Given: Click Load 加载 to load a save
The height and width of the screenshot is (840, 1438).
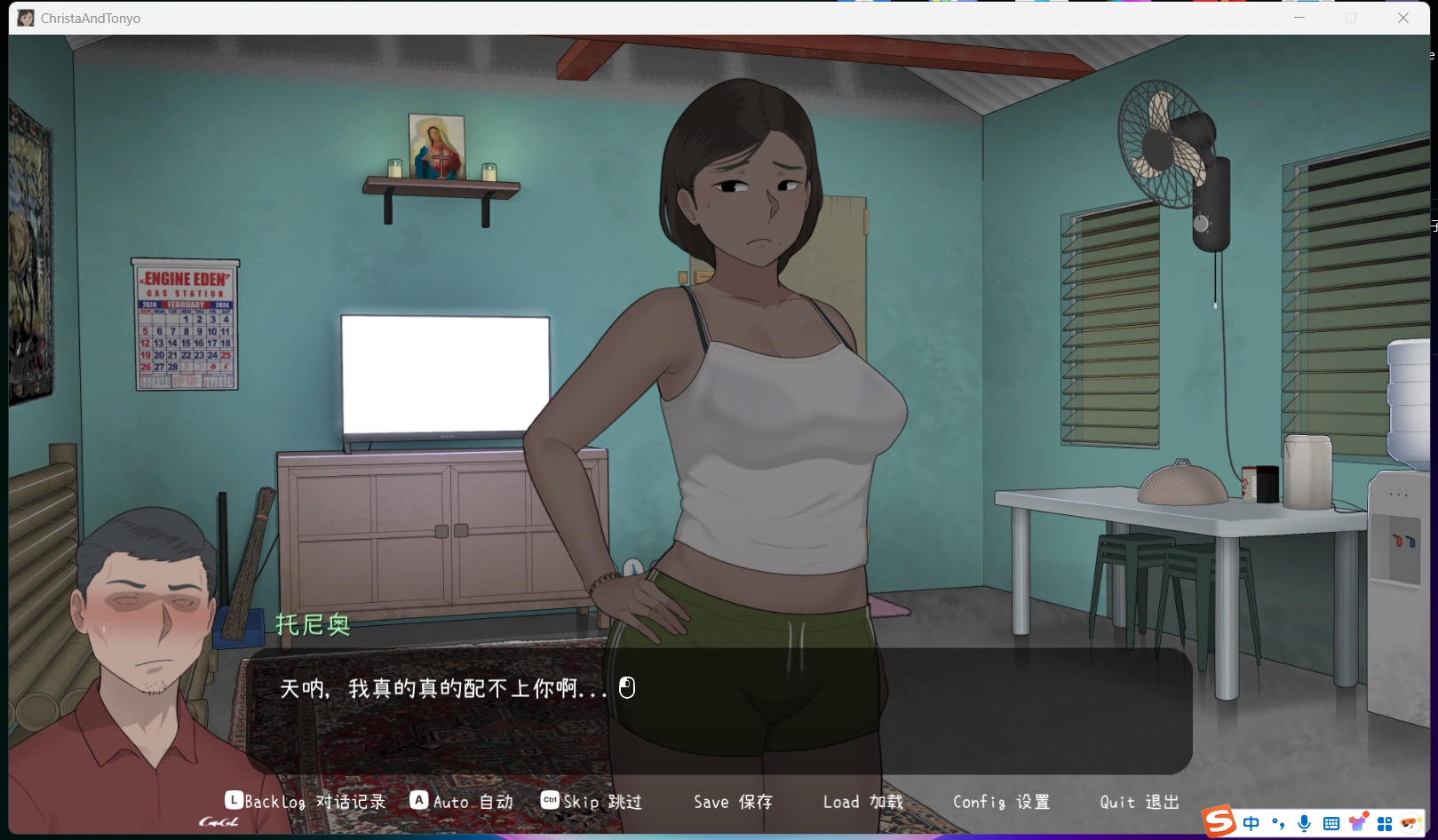Looking at the screenshot, I should pyautogui.click(x=861, y=801).
